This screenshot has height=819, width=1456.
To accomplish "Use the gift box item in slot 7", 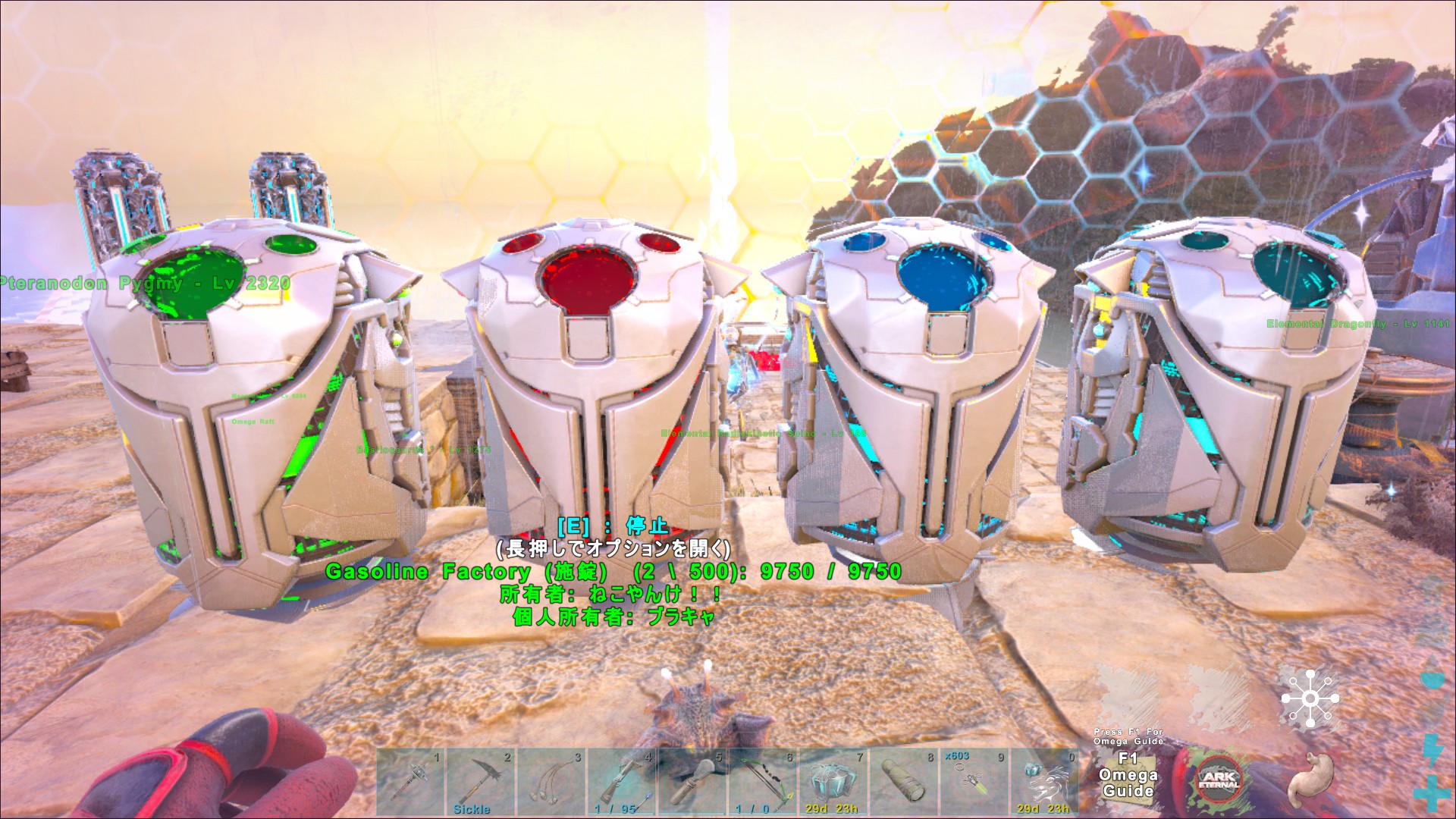I will tap(833, 781).
